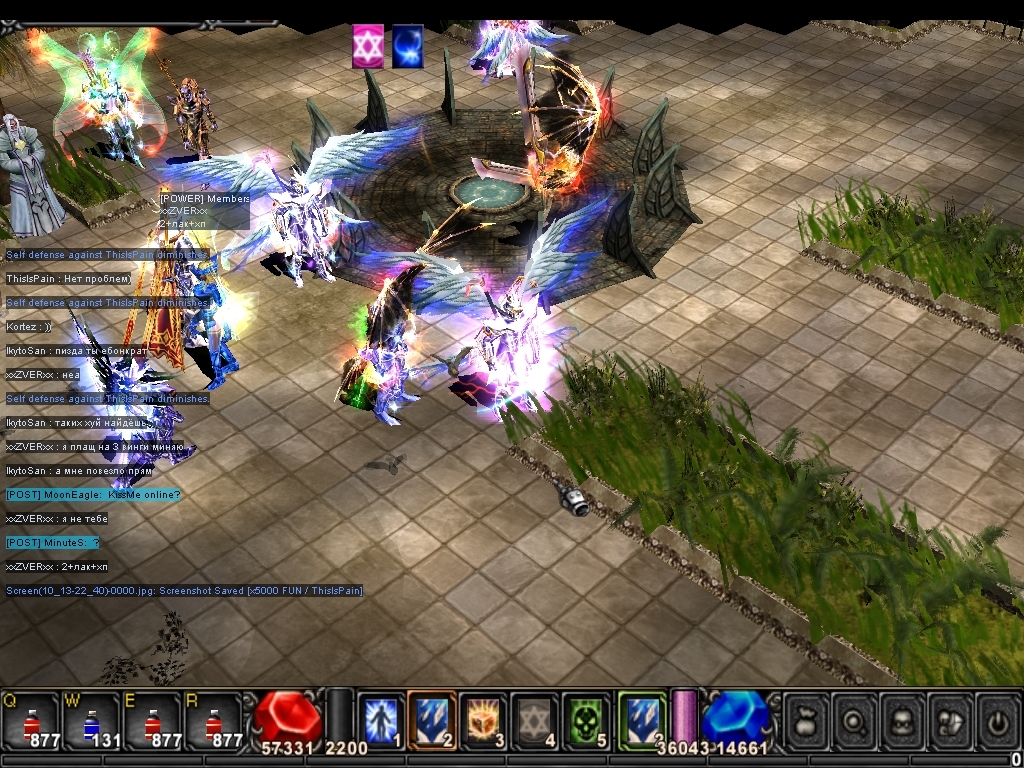The image size is (1024, 768).
Task: Click the magnifying glass menu button
Action: (x=854, y=719)
